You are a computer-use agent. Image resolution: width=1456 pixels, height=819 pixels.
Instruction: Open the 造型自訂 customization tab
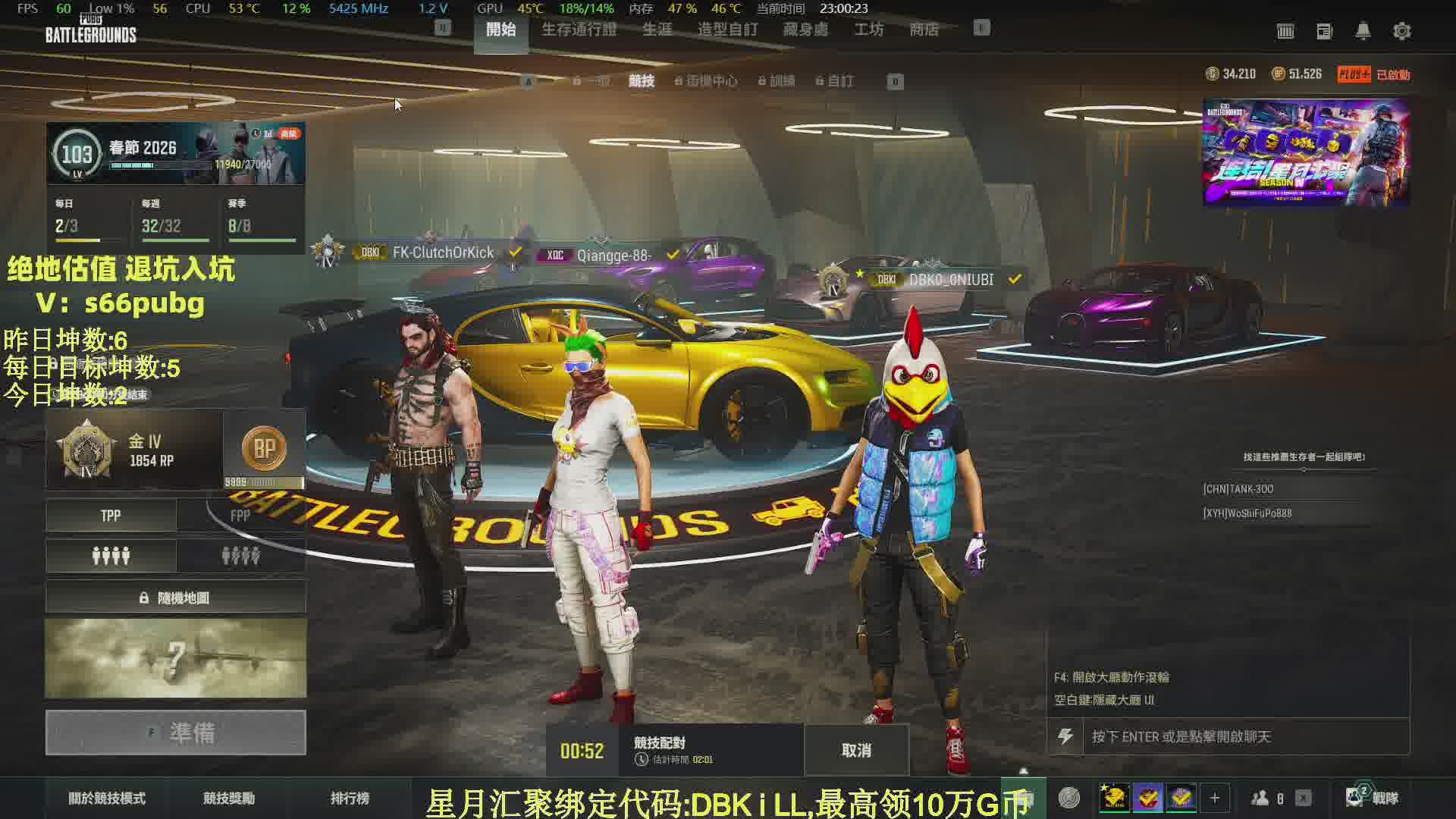pos(727,30)
